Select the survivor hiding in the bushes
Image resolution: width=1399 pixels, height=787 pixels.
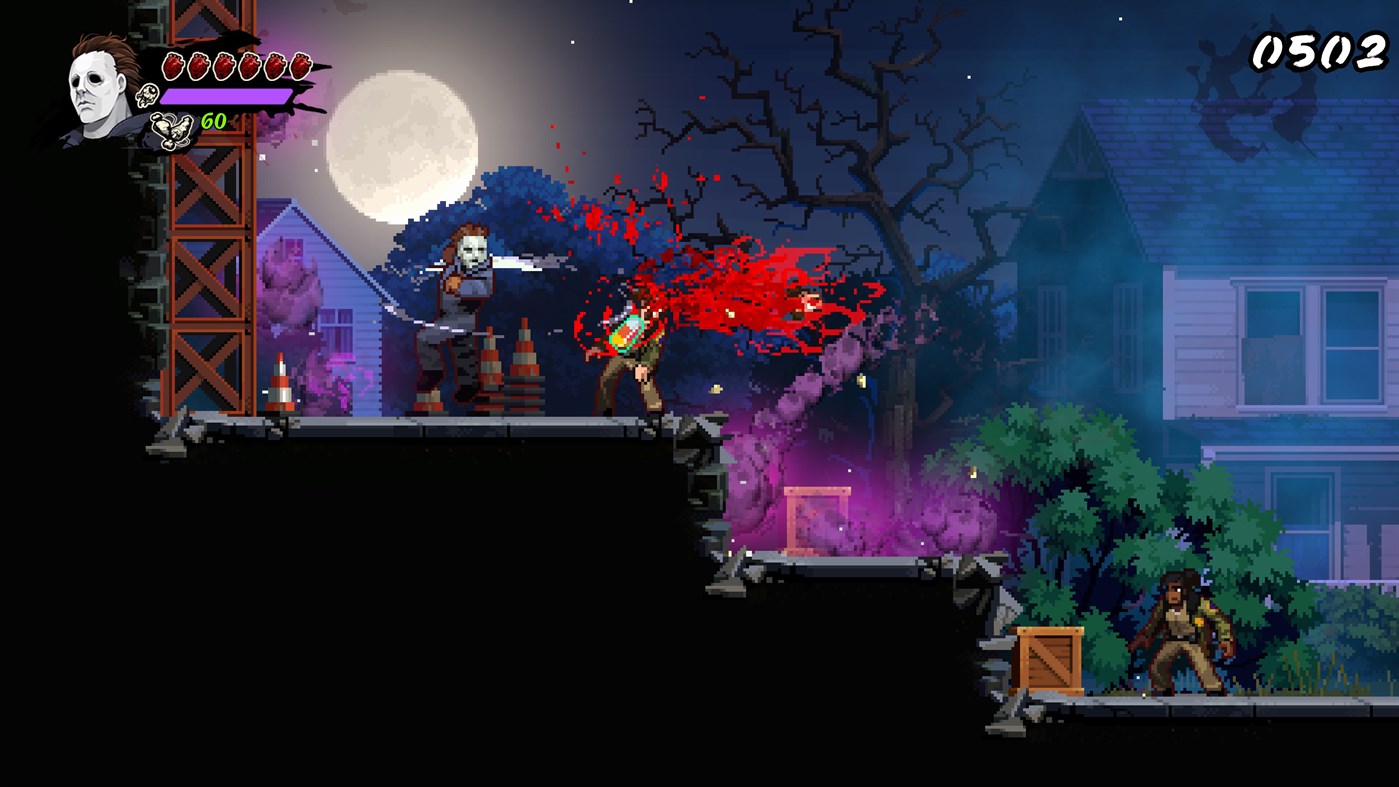point(1180,630)
